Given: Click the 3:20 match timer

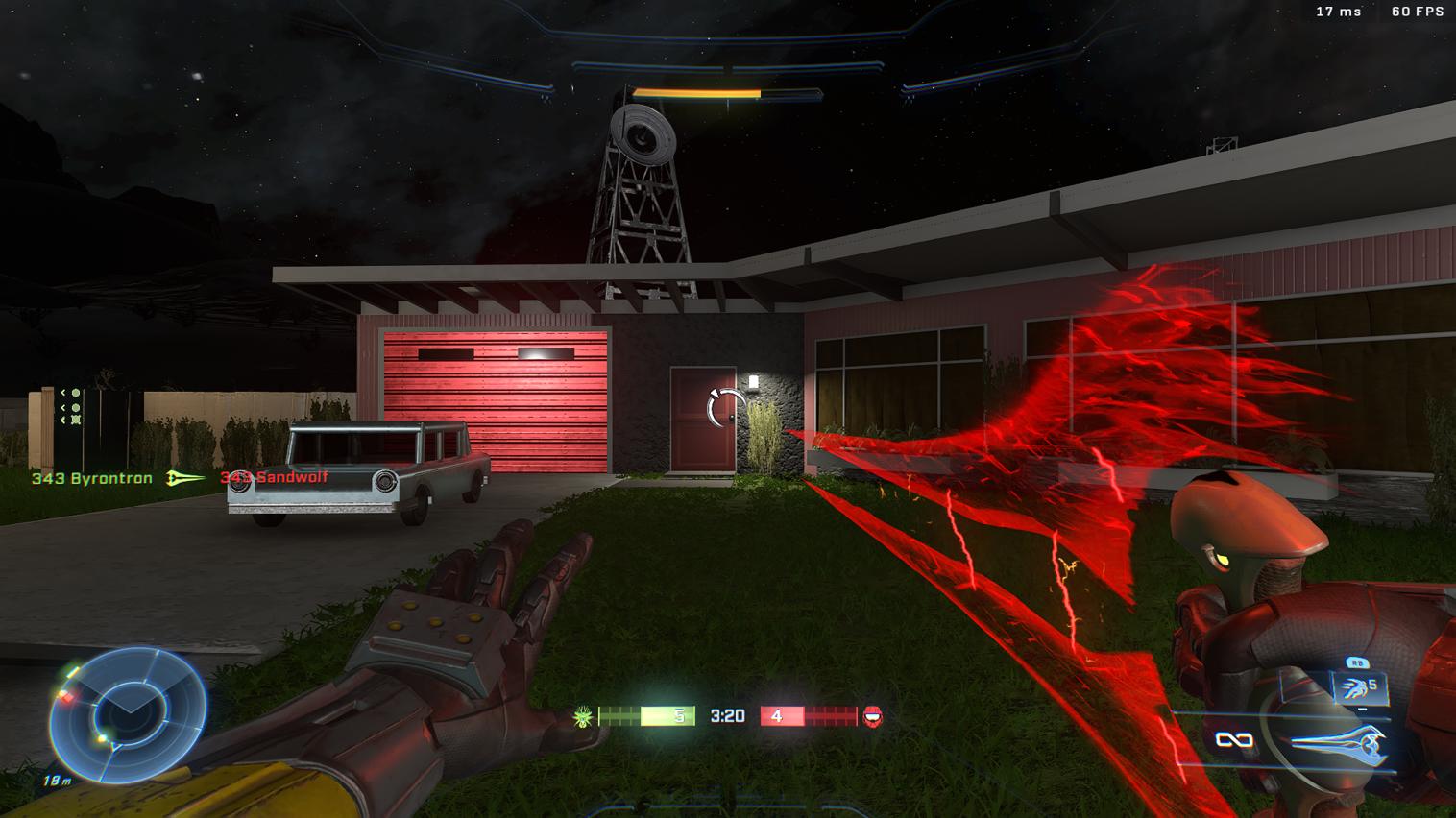Looking at the screenshot, I should click(727, 715).
